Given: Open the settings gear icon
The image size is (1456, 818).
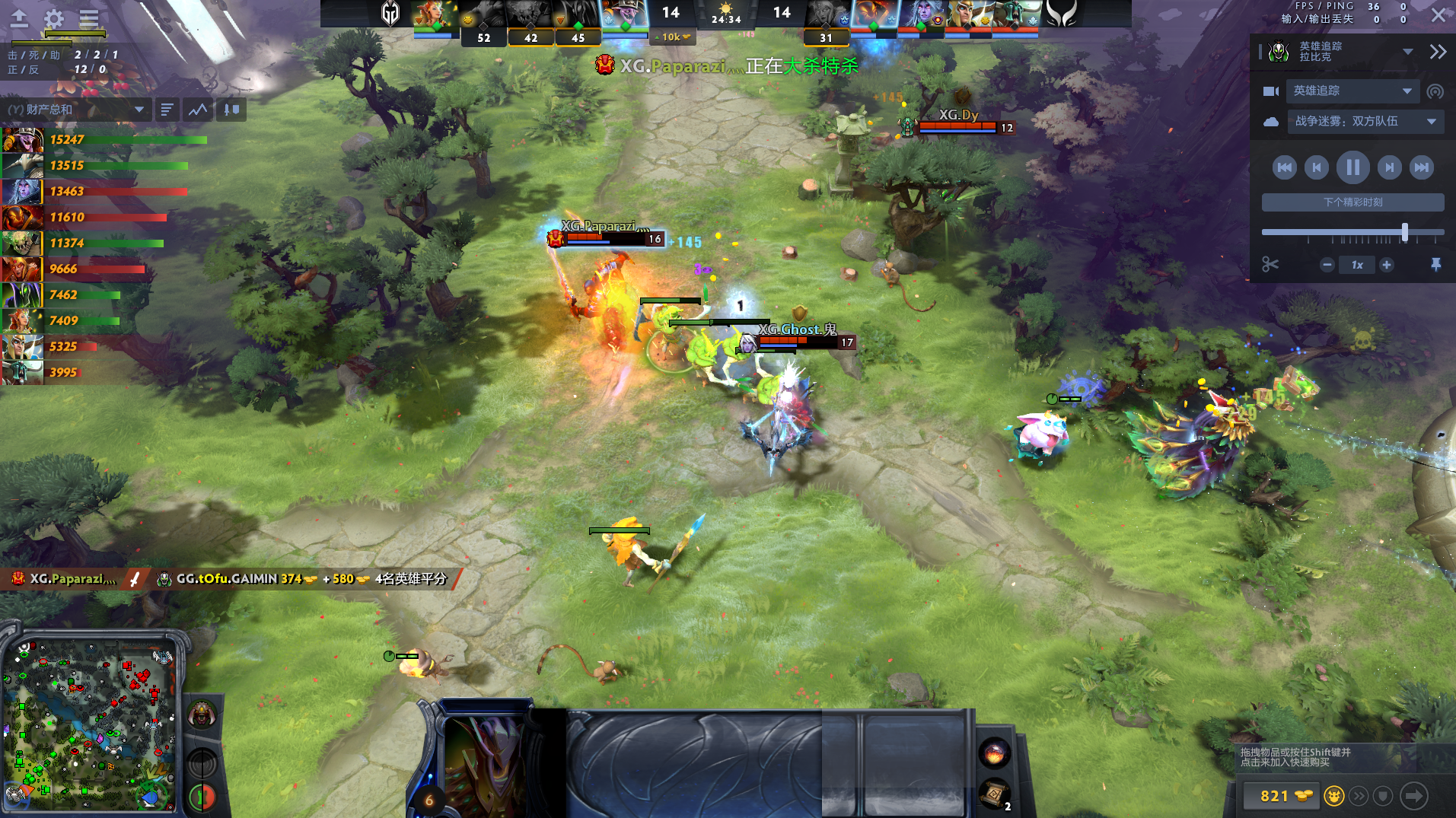Looking at the screenshot, I should 53,18.
